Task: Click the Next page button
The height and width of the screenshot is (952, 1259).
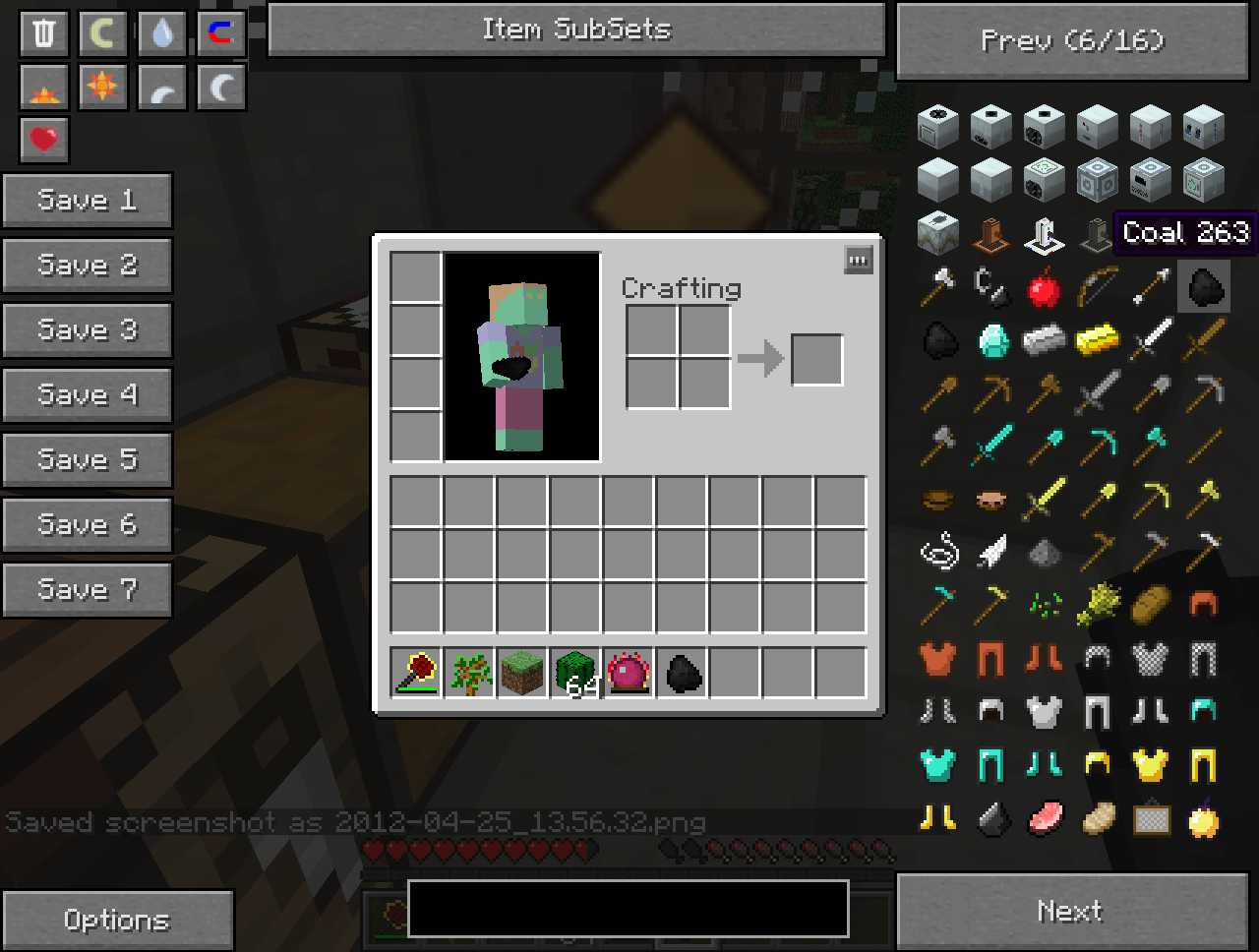Action: (x=1072, y=912)
